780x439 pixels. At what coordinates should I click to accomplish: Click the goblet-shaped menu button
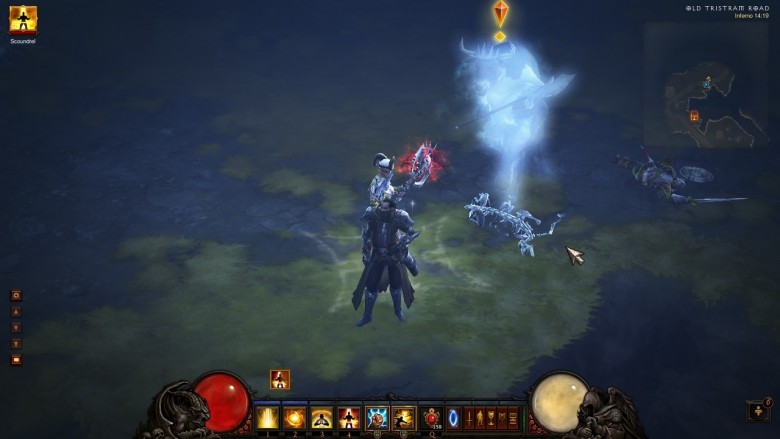point(491,417)
